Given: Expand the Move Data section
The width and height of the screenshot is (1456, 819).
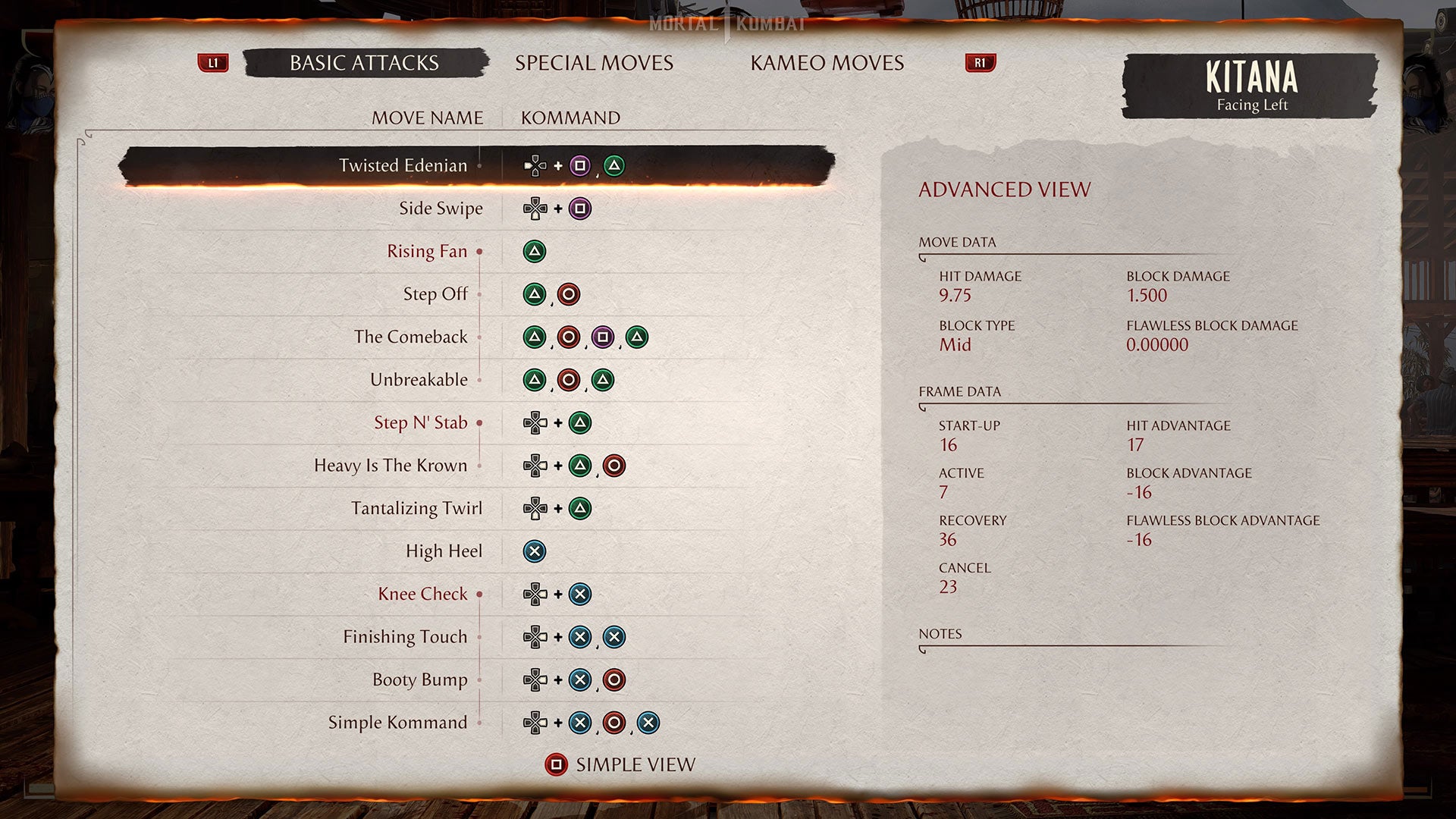Looking at the screenshot, I should pos(956,242).
